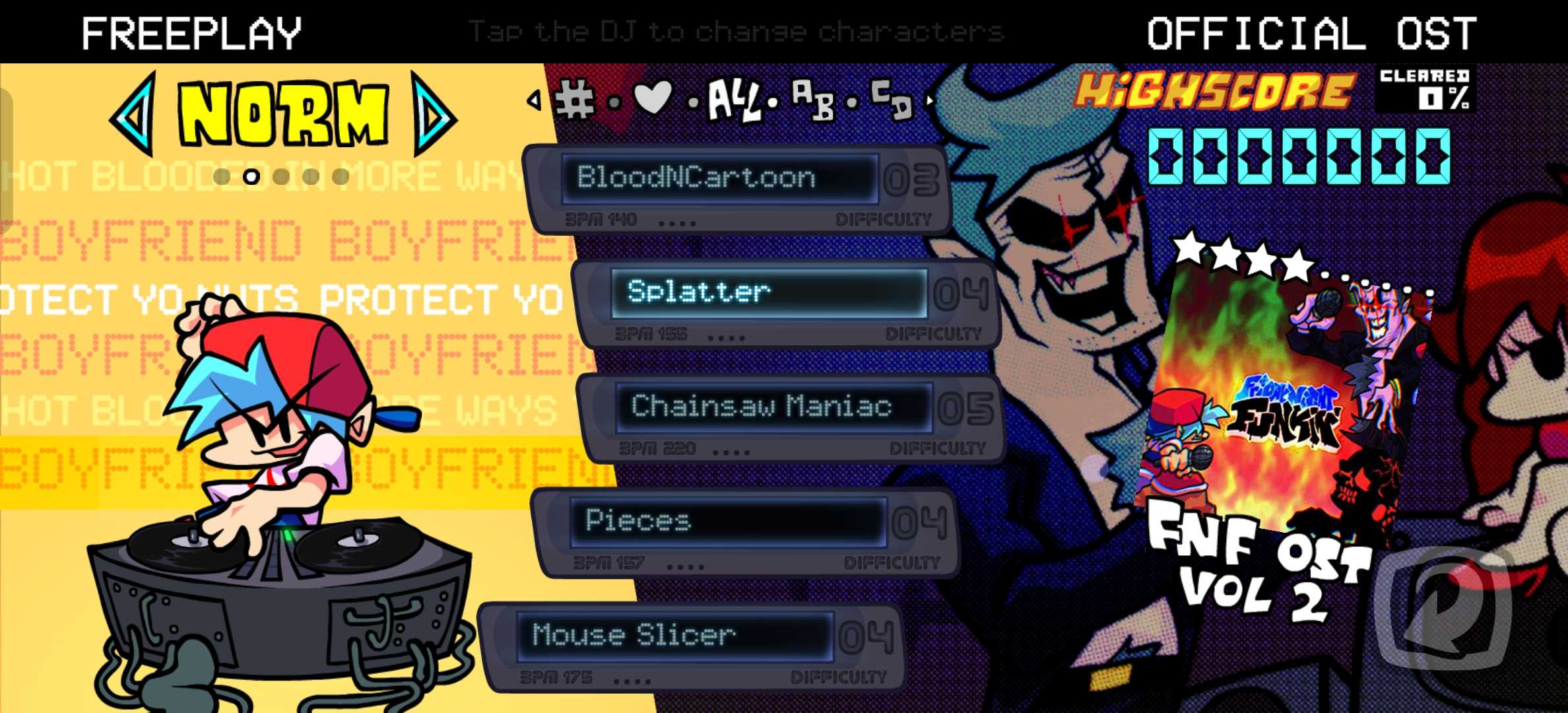Filter songs by letters A-B
Image resolution: width=1568 pixels, height=713 pixels.
tap(813, 100)
